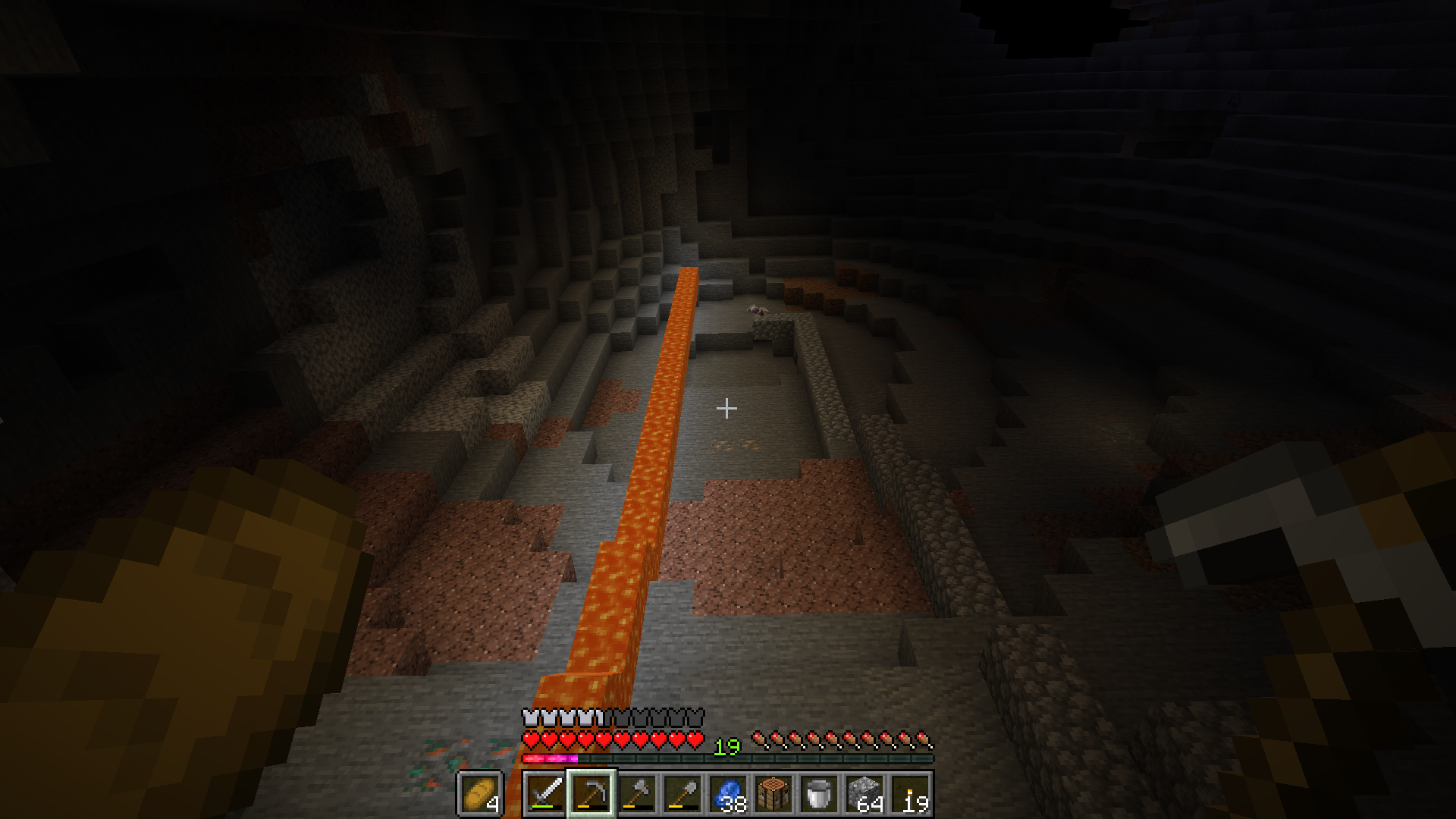
Task: Select the blue lapis stack slot
Action: [728, 794]
